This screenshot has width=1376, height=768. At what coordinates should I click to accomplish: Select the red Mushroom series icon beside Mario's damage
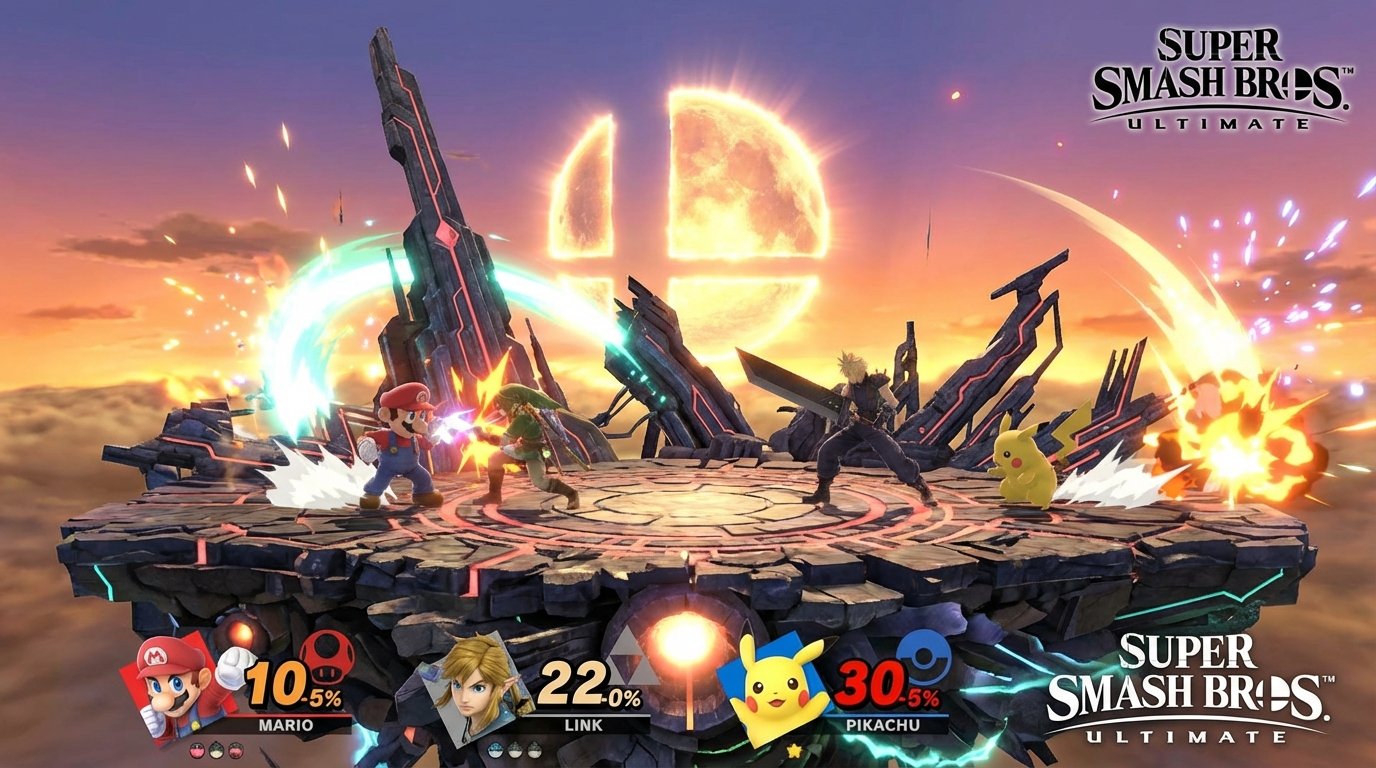(x=326, y=657)
